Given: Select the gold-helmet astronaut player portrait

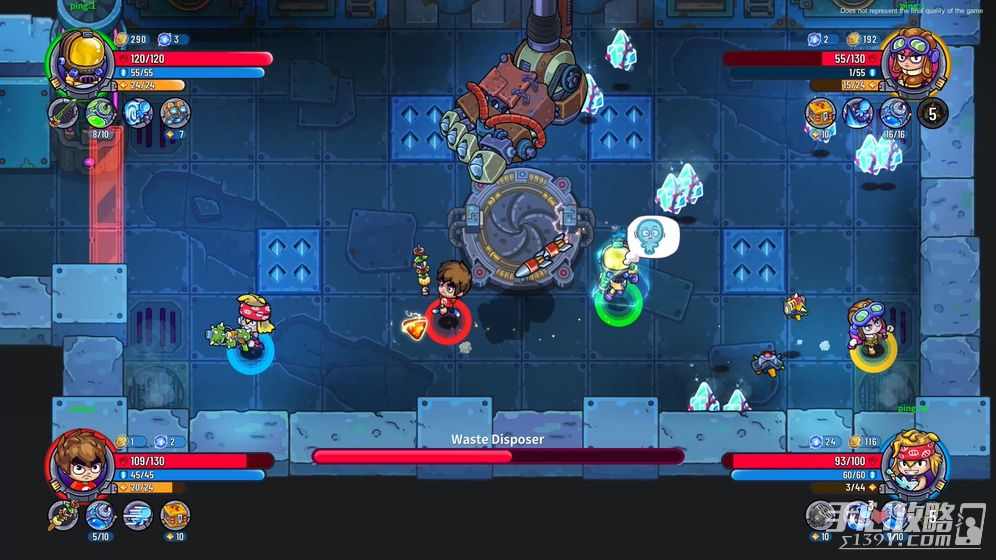Looking at the screenshot, I should (81, 60).
